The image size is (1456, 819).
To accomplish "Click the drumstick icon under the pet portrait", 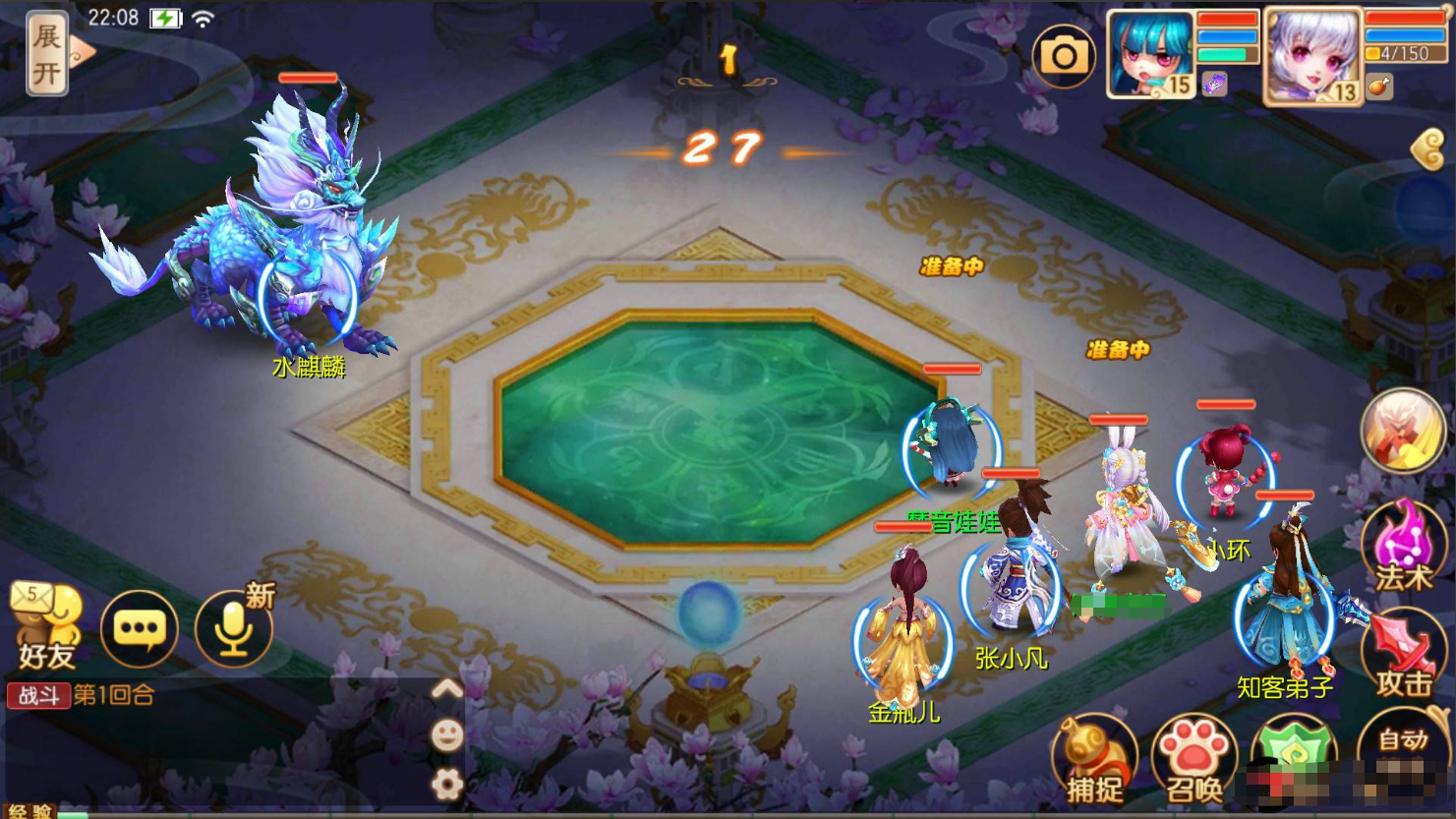I will (x=1379, y=88).
